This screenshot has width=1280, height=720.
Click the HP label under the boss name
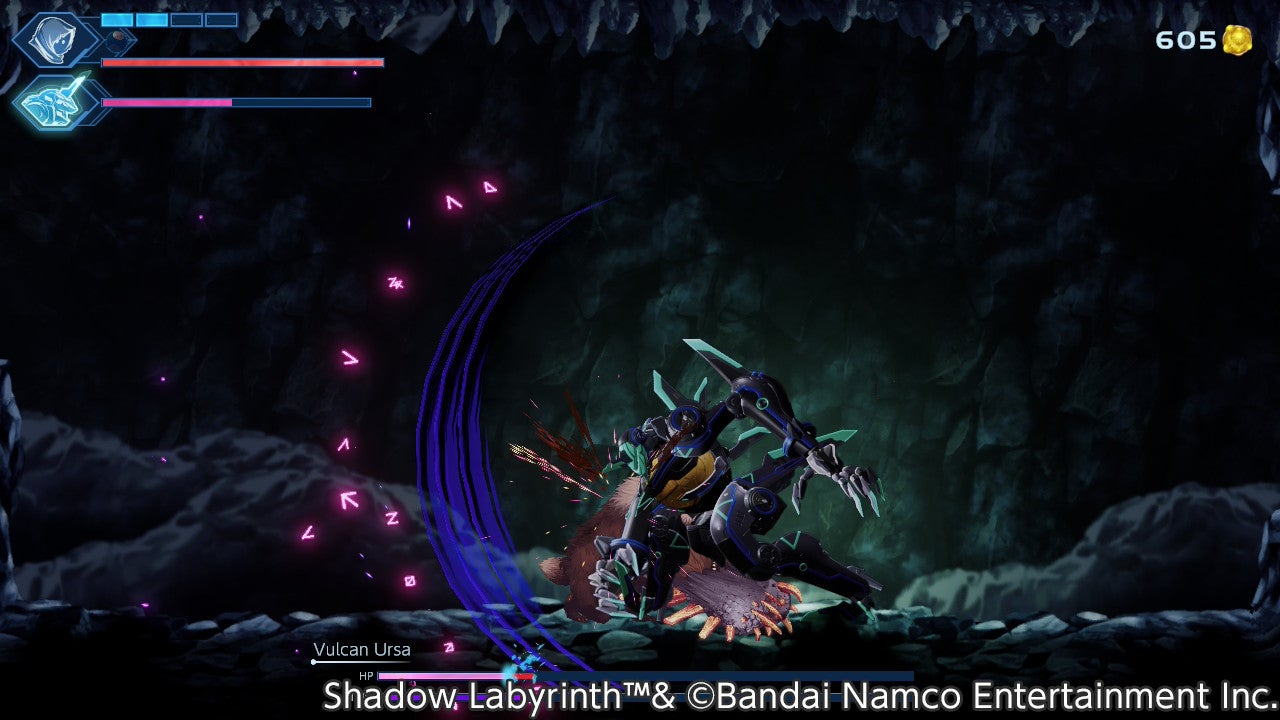pyautogui.click(x=365, y=677)
